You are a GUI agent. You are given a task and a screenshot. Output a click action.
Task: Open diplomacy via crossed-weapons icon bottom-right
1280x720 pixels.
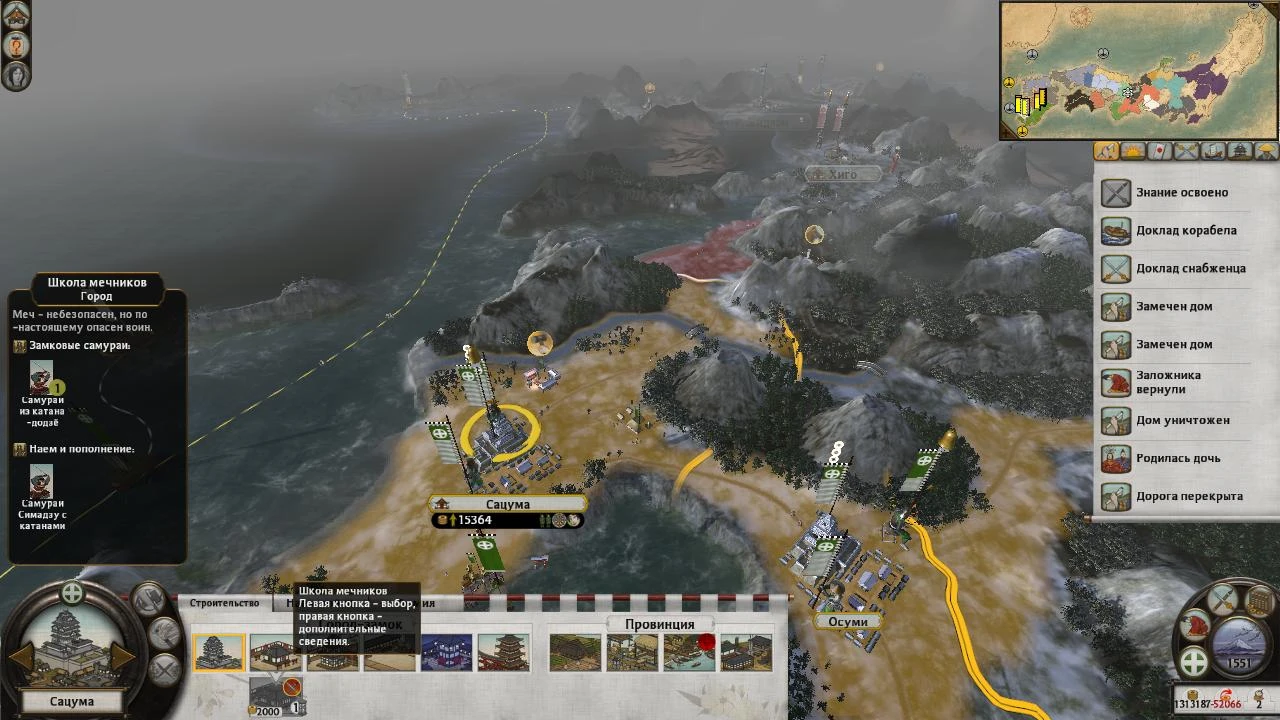(1222, 600)
